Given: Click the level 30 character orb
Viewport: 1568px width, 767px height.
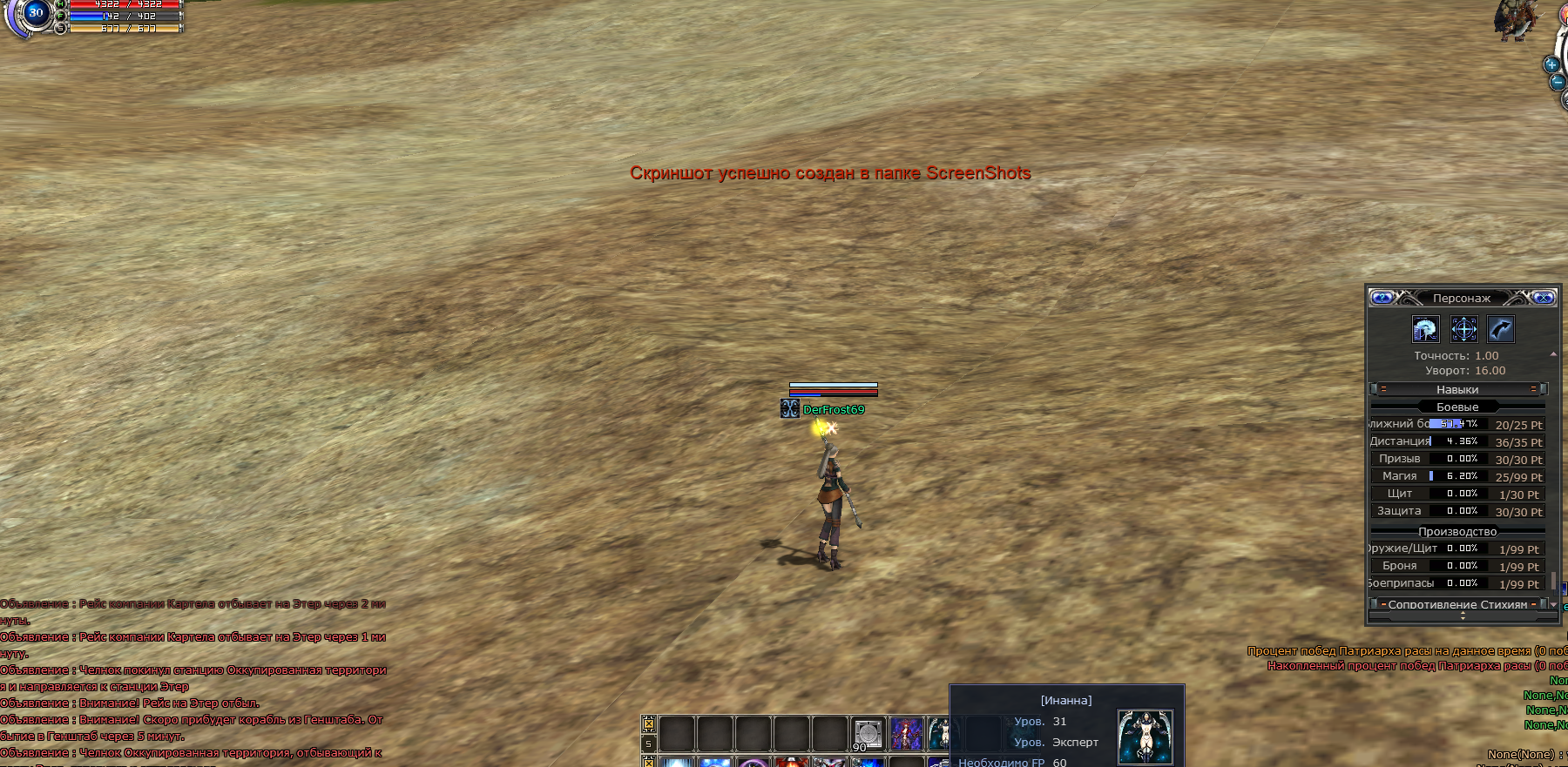Looking at the screenshot, I should (x=36, y=13).
